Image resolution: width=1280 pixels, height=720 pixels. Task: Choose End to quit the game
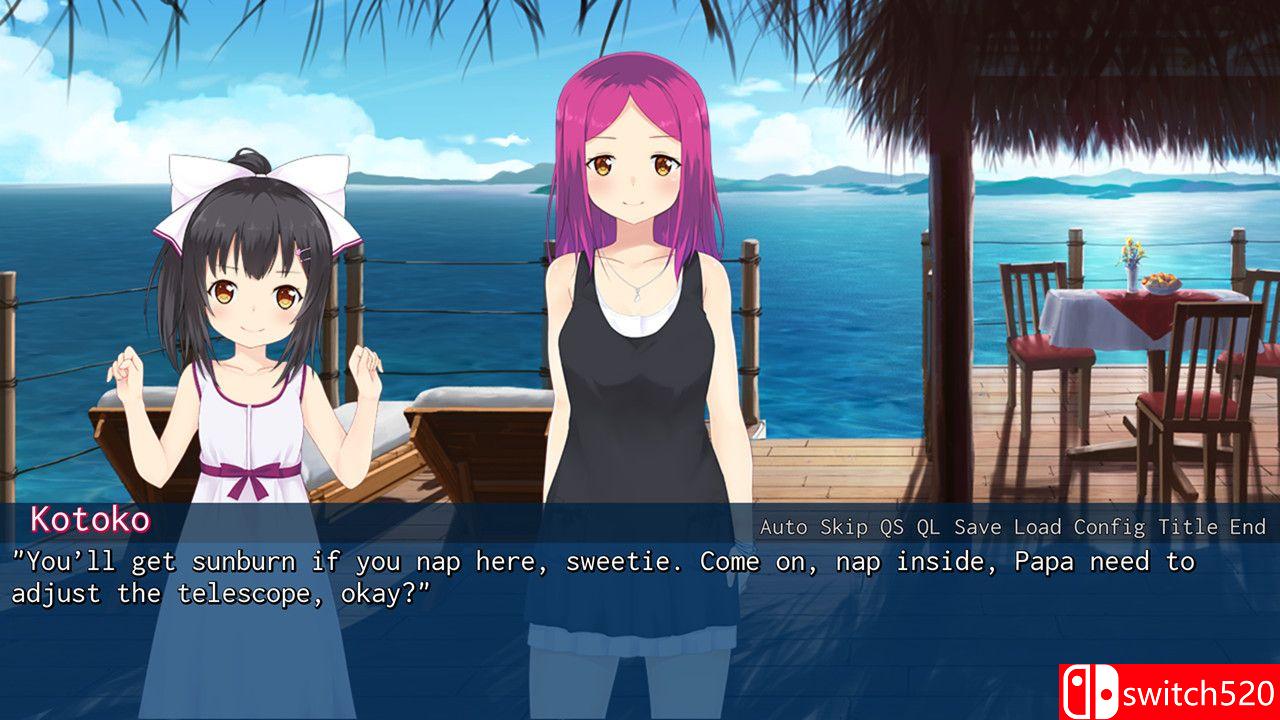(1247, 527)
